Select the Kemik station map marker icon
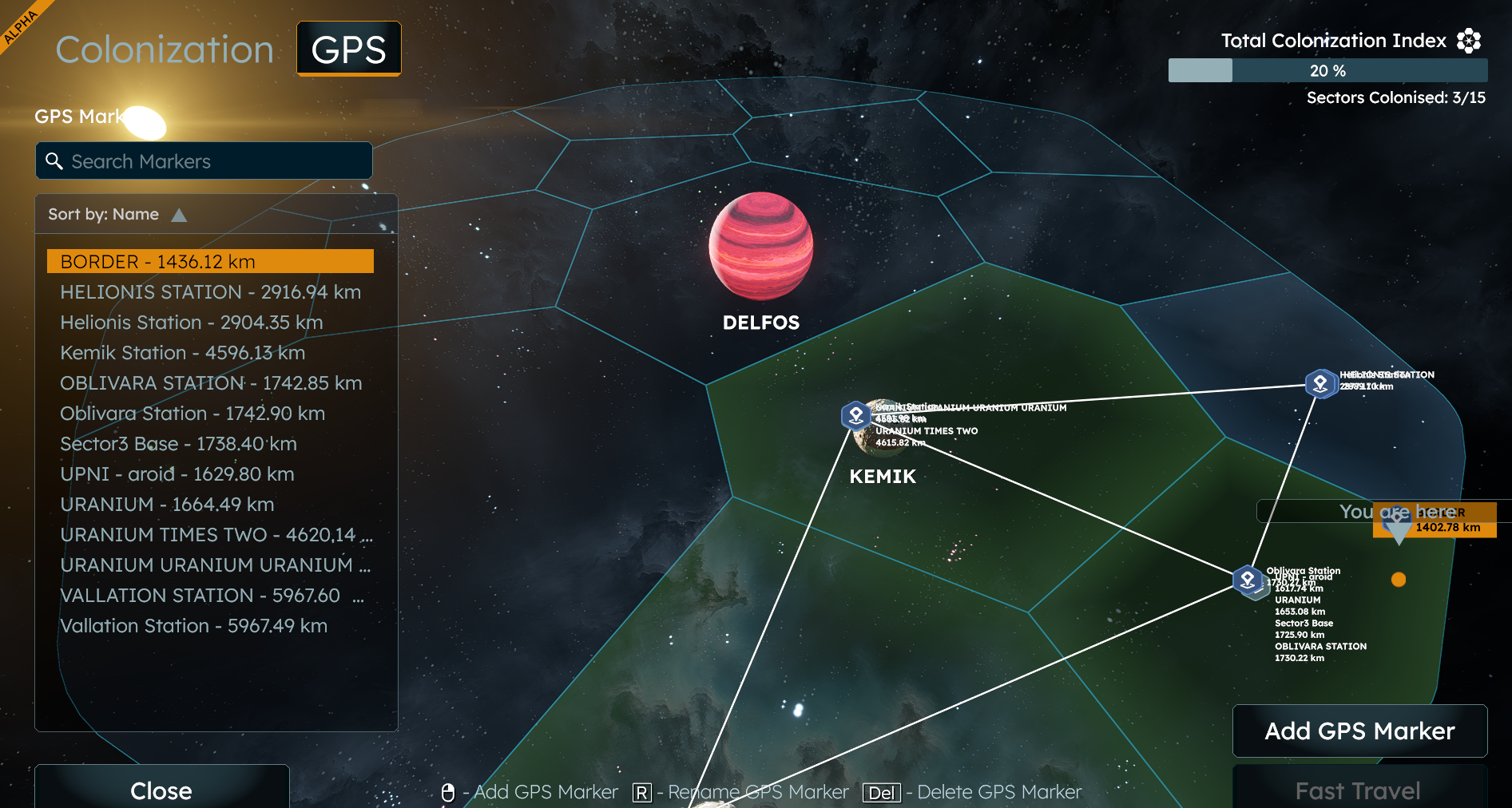Image resolution: width=1512 pixels, height=808 pixels. (x=856, y=415)
